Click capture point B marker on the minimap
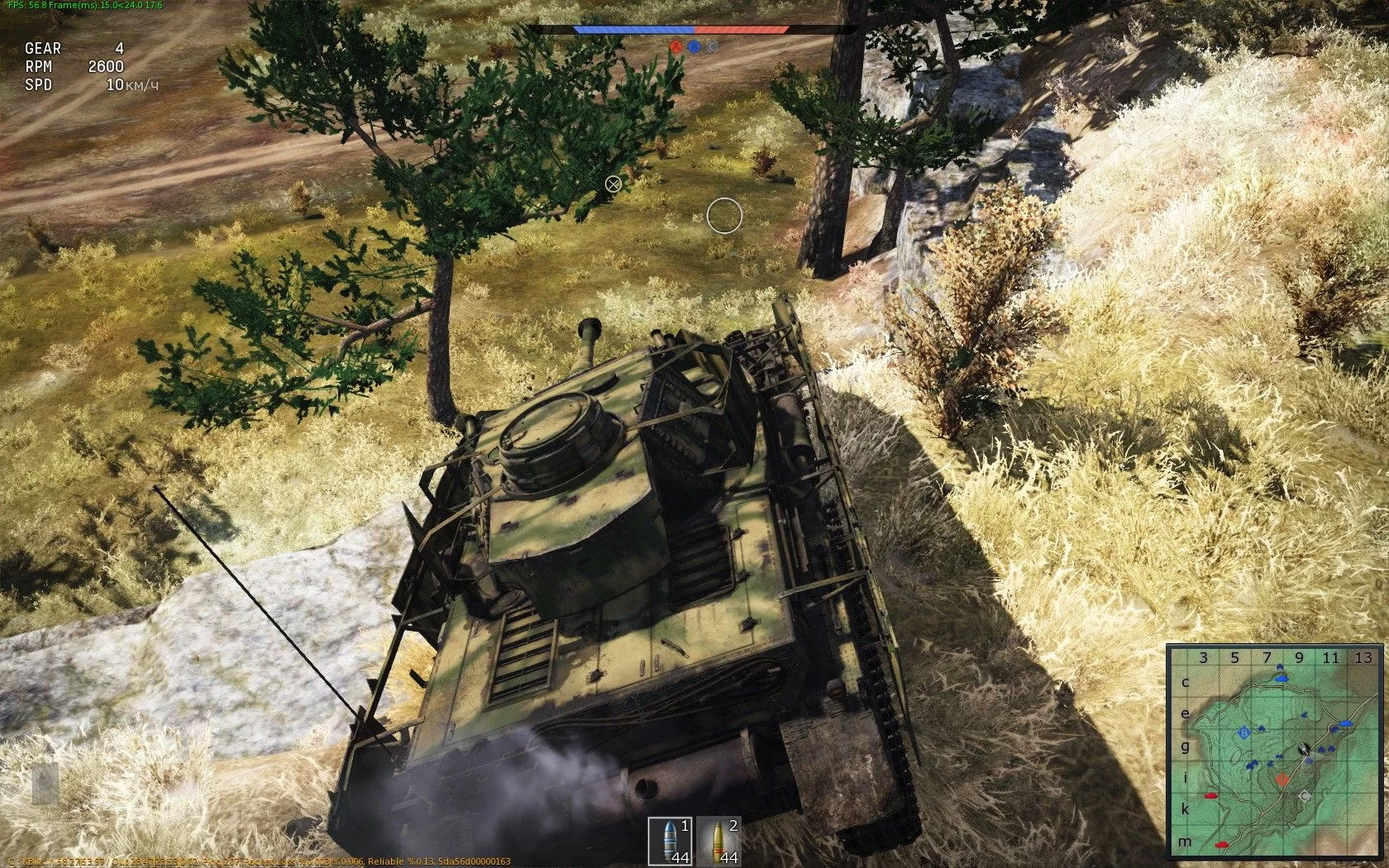The width and height of the screenshot is (1389, 868). pyautogui.click(x=1243, y=732)
